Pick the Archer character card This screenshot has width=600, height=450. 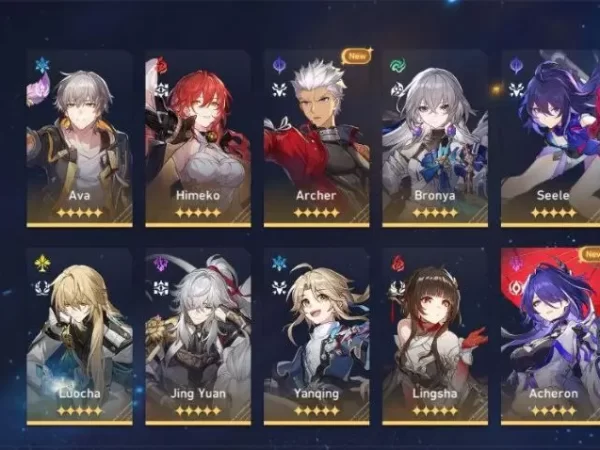tap(316, 138)
